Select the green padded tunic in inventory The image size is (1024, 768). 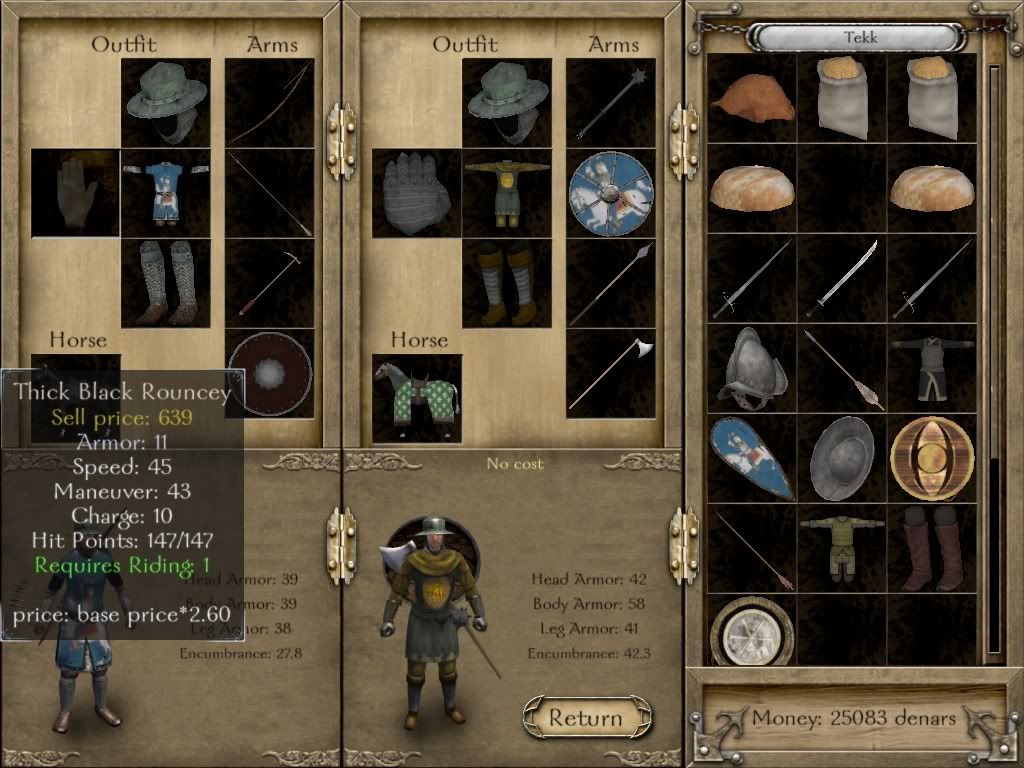[x=842, y=548]
